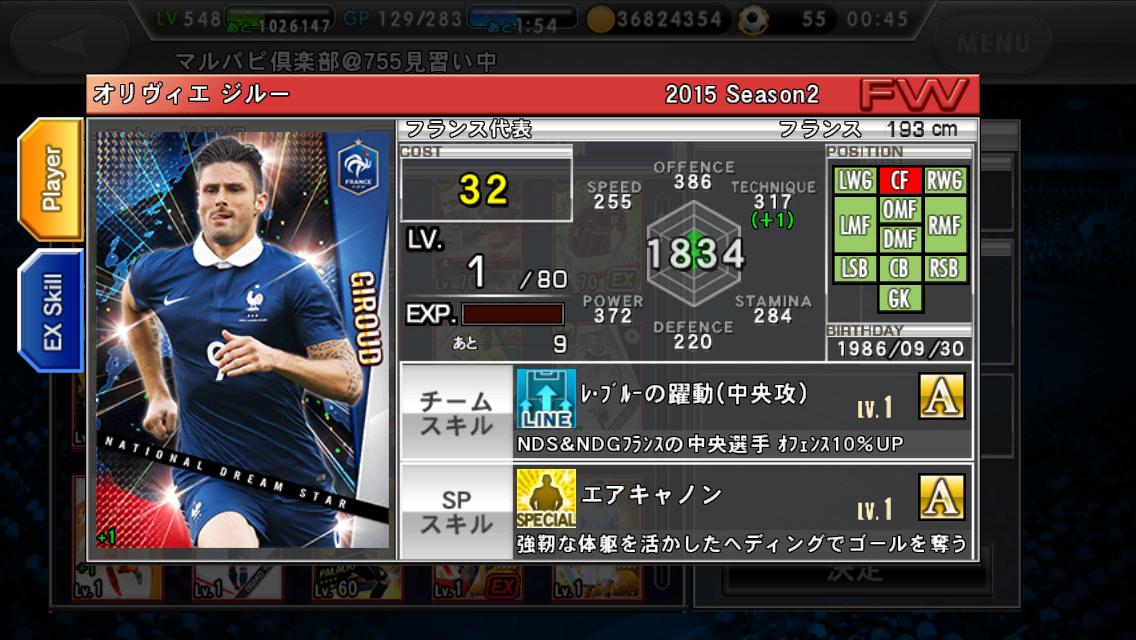Screen dimensions: 1136x640
Task: Open the MENU button
Action: 992,43
